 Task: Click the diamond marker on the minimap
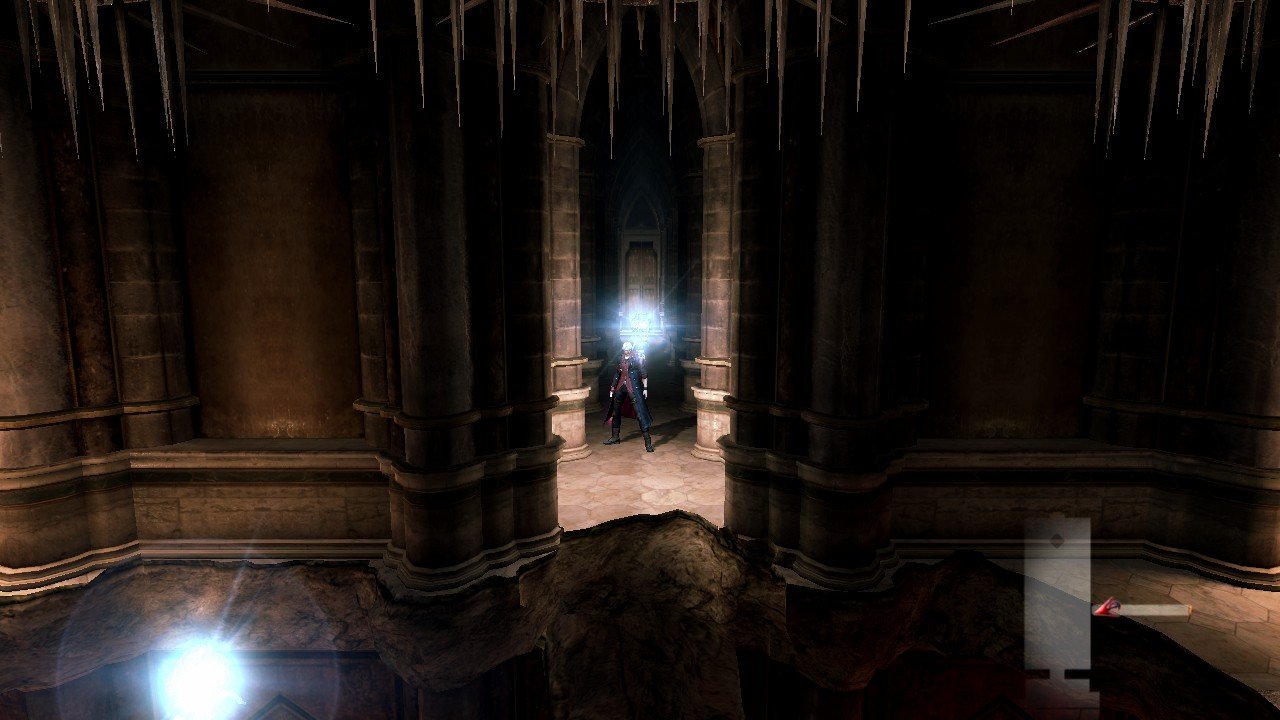tap(1057, 541)
